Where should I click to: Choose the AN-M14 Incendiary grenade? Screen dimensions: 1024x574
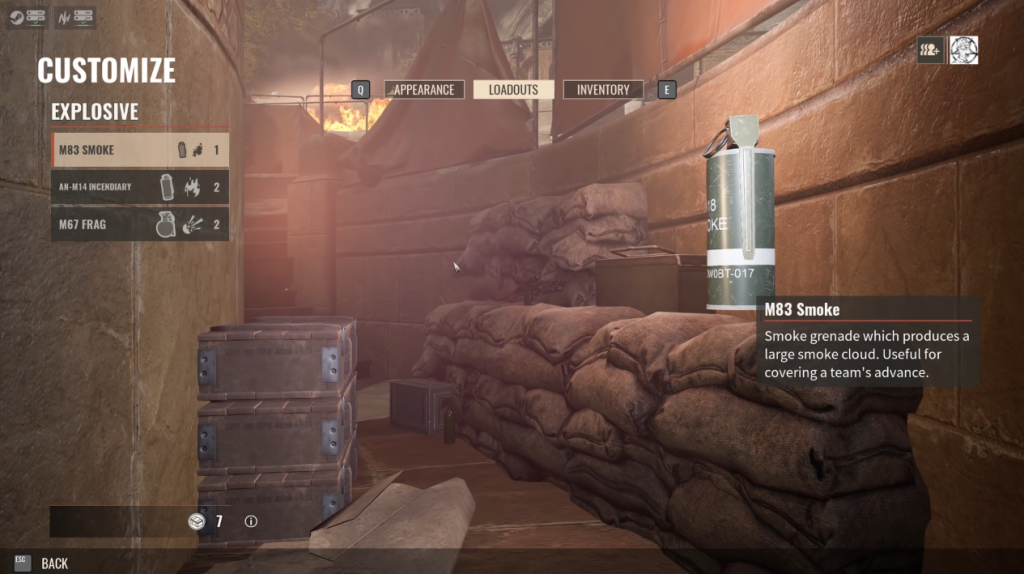140,187
